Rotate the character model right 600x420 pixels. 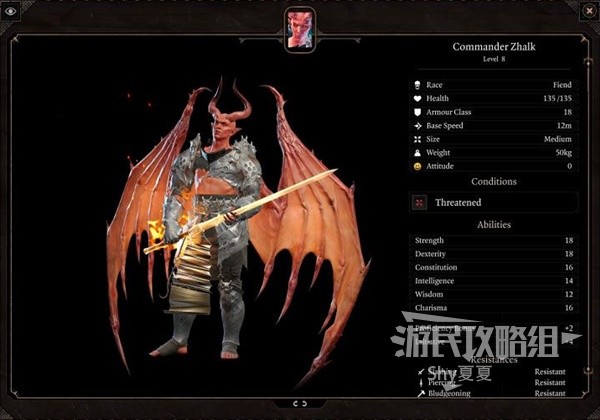click(303, 403)
